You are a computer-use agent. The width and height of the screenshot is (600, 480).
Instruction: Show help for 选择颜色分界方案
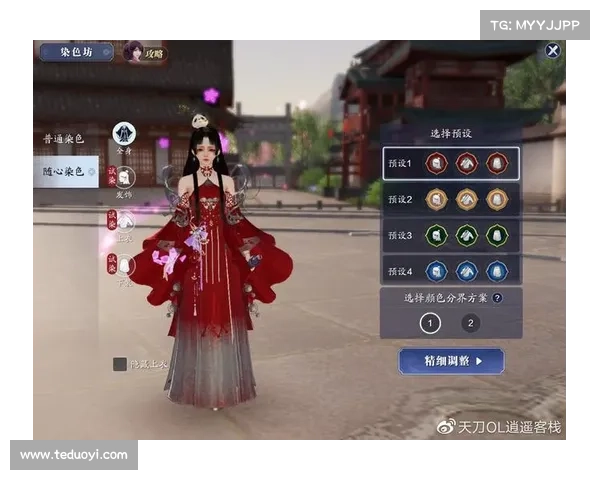pos(497,297)
